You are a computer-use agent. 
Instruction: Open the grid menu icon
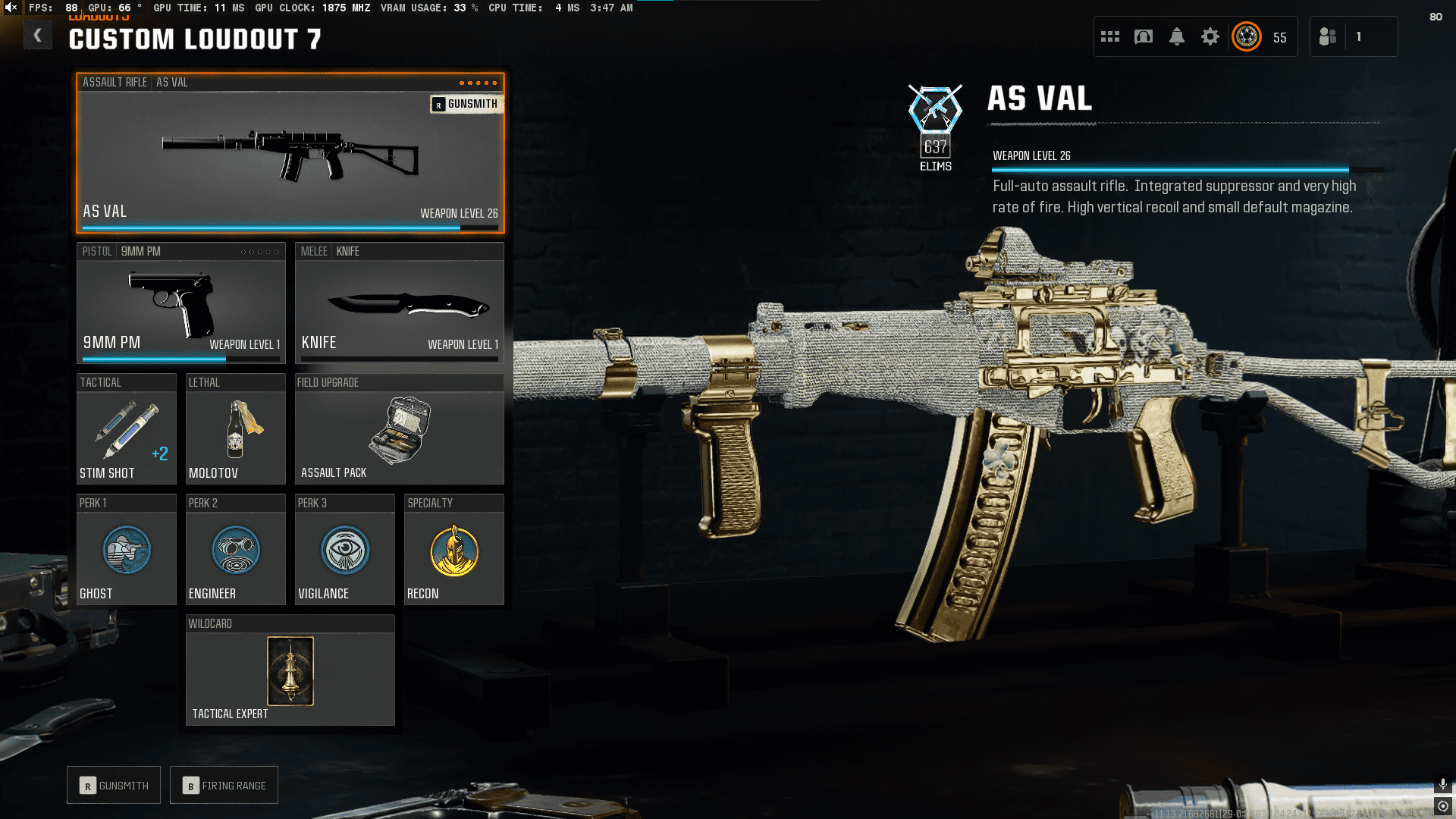(1110, 36)
